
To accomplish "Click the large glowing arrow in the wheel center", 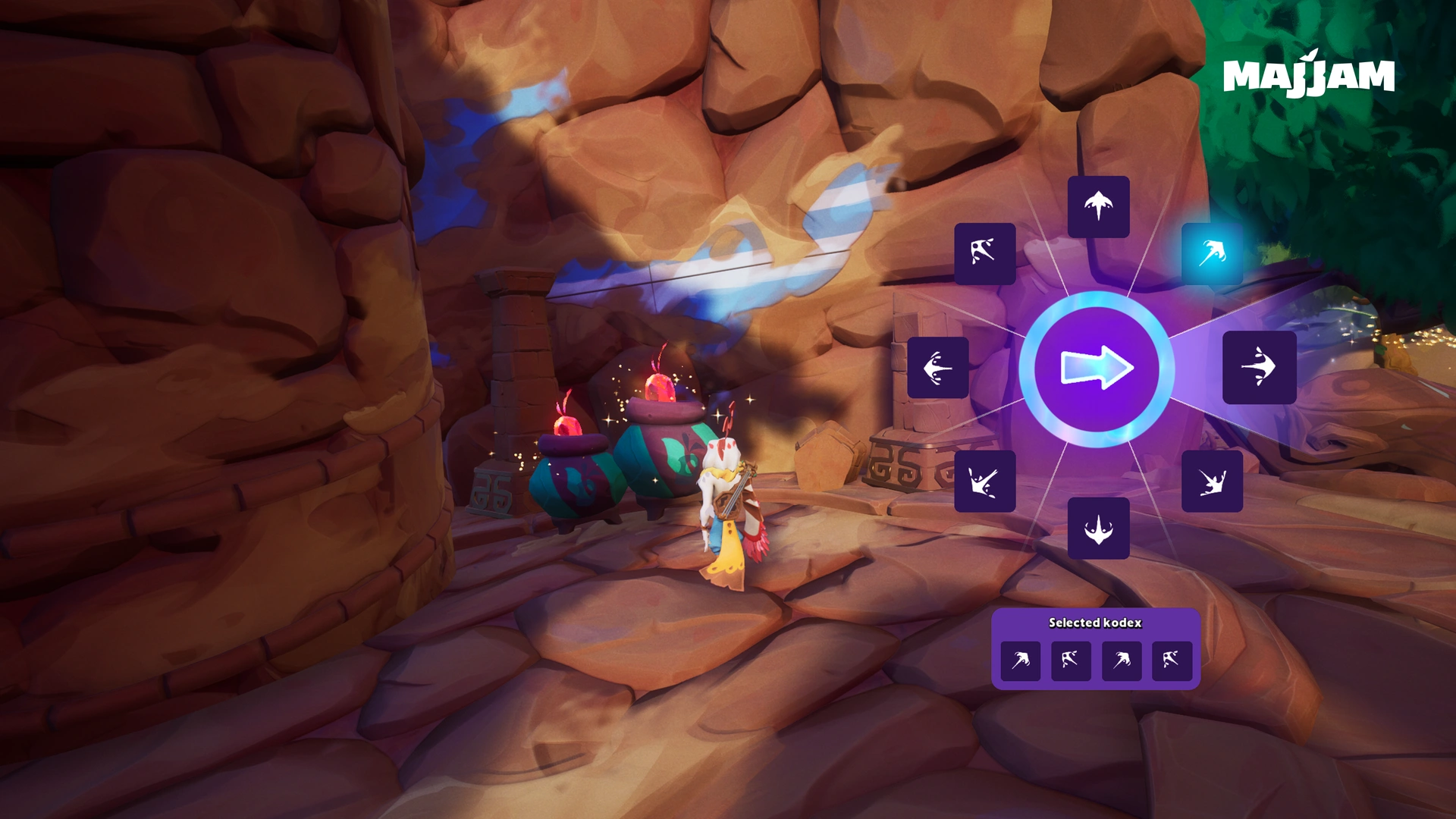I will click(1097, 369).
